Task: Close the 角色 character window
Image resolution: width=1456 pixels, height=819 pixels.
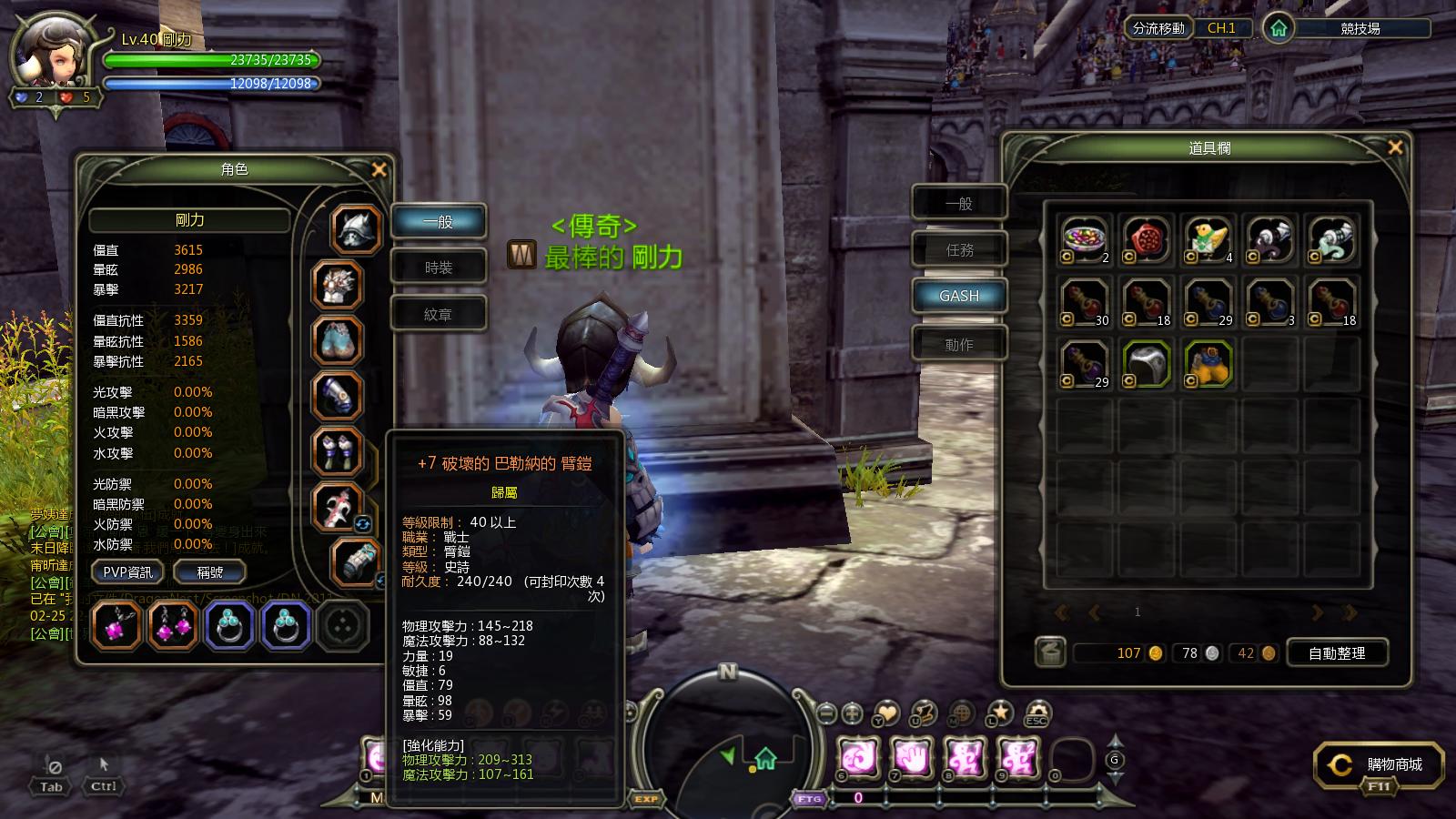Action: [379, 169]
